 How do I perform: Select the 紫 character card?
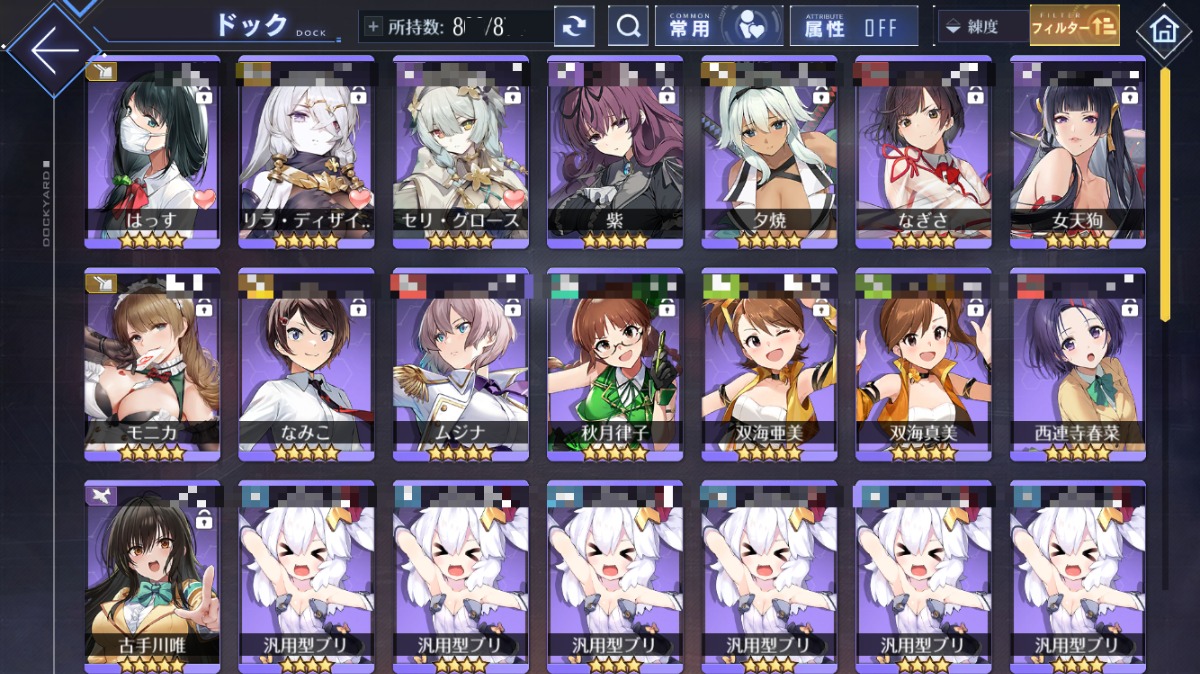[615, 152]
